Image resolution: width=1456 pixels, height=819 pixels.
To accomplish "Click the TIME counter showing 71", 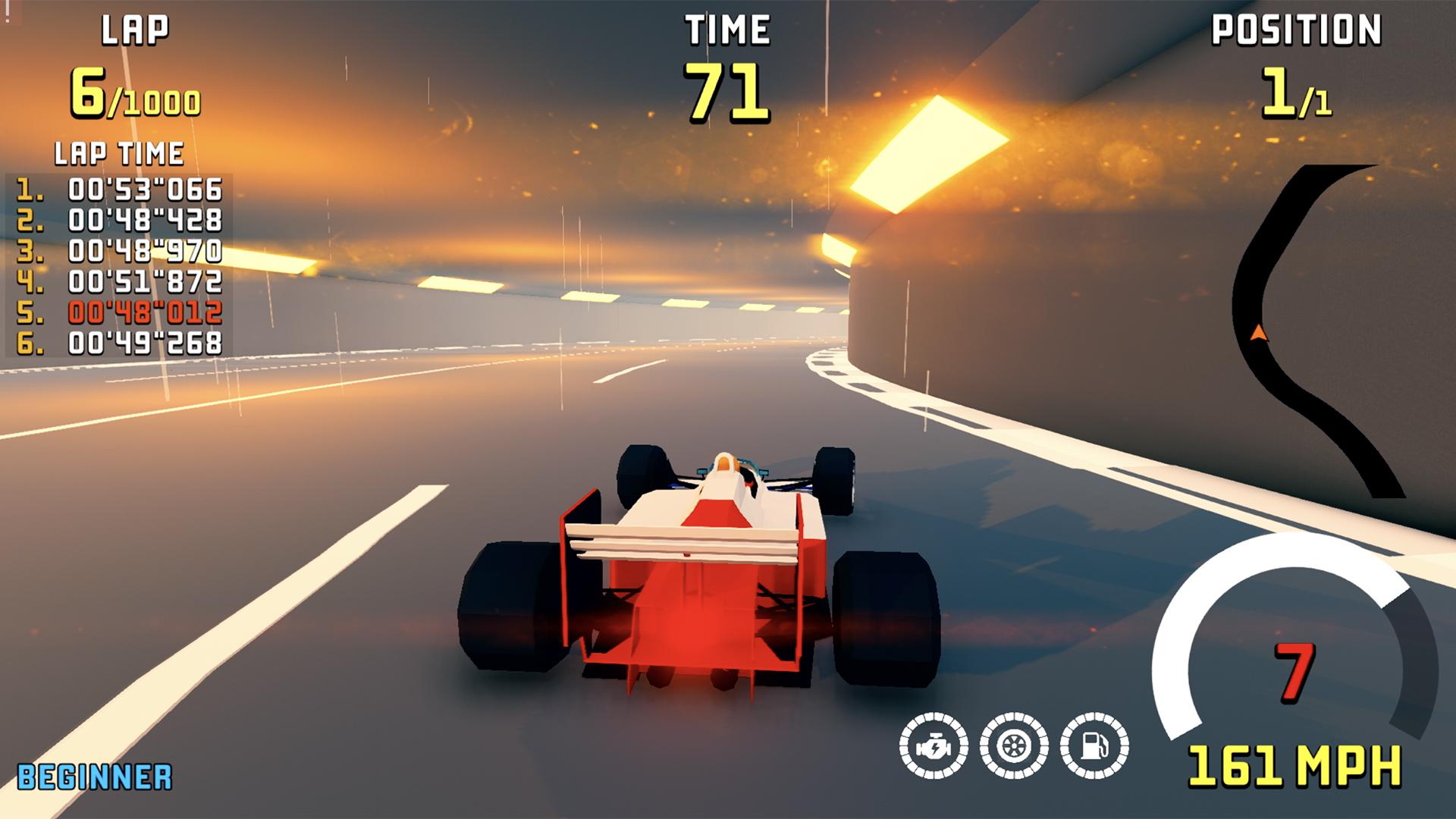I will (726, 91).
